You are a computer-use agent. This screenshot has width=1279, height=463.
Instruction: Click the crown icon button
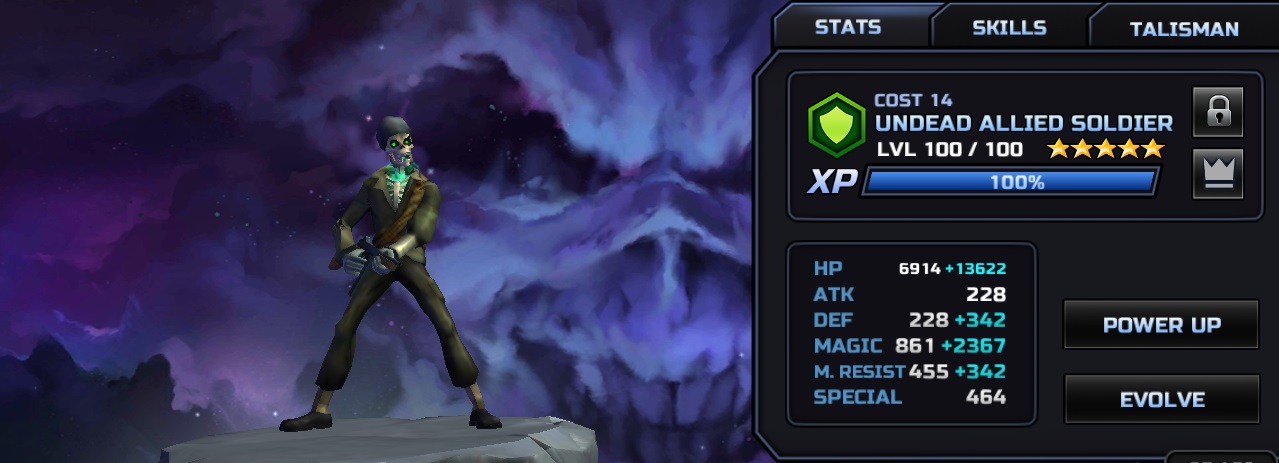(1217, 173)
